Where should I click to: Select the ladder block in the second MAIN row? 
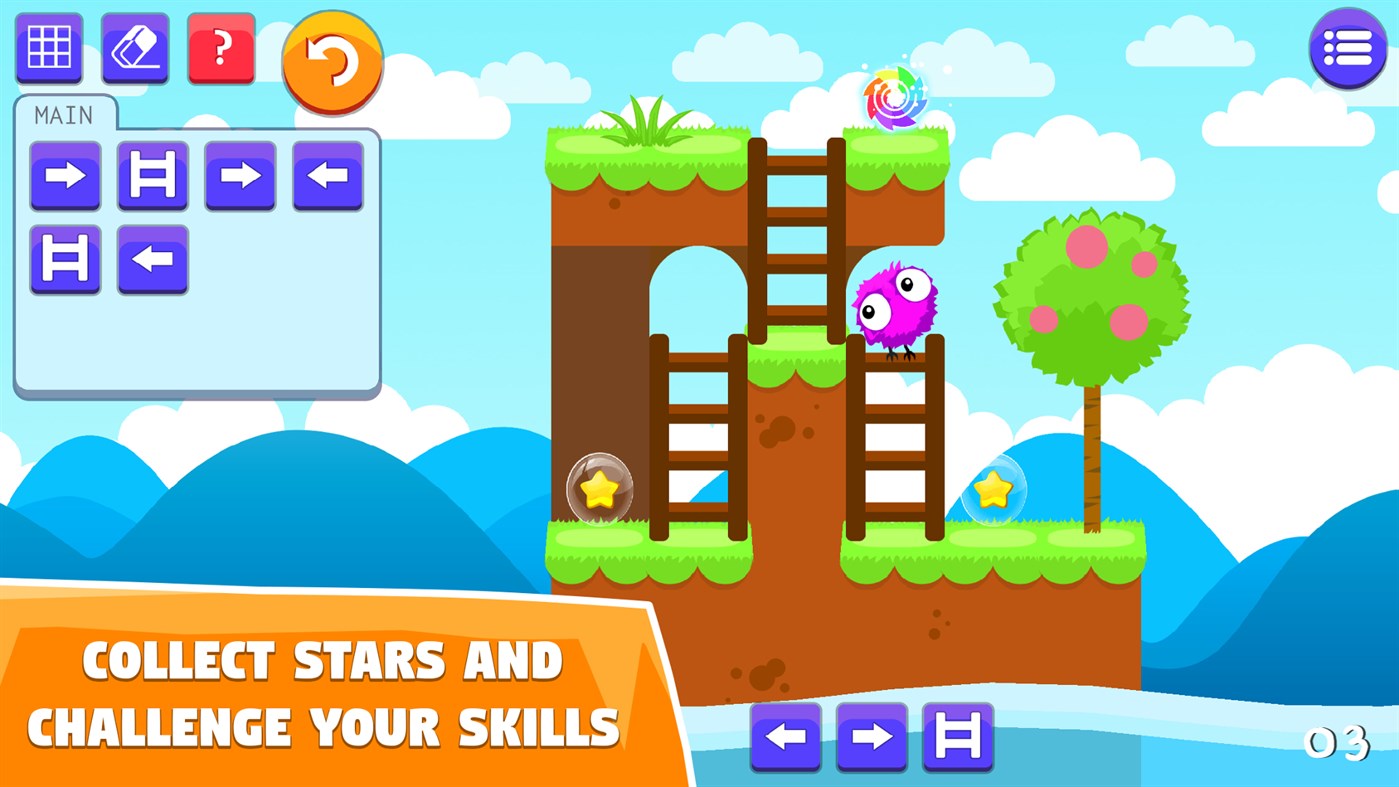pos(65,258)
